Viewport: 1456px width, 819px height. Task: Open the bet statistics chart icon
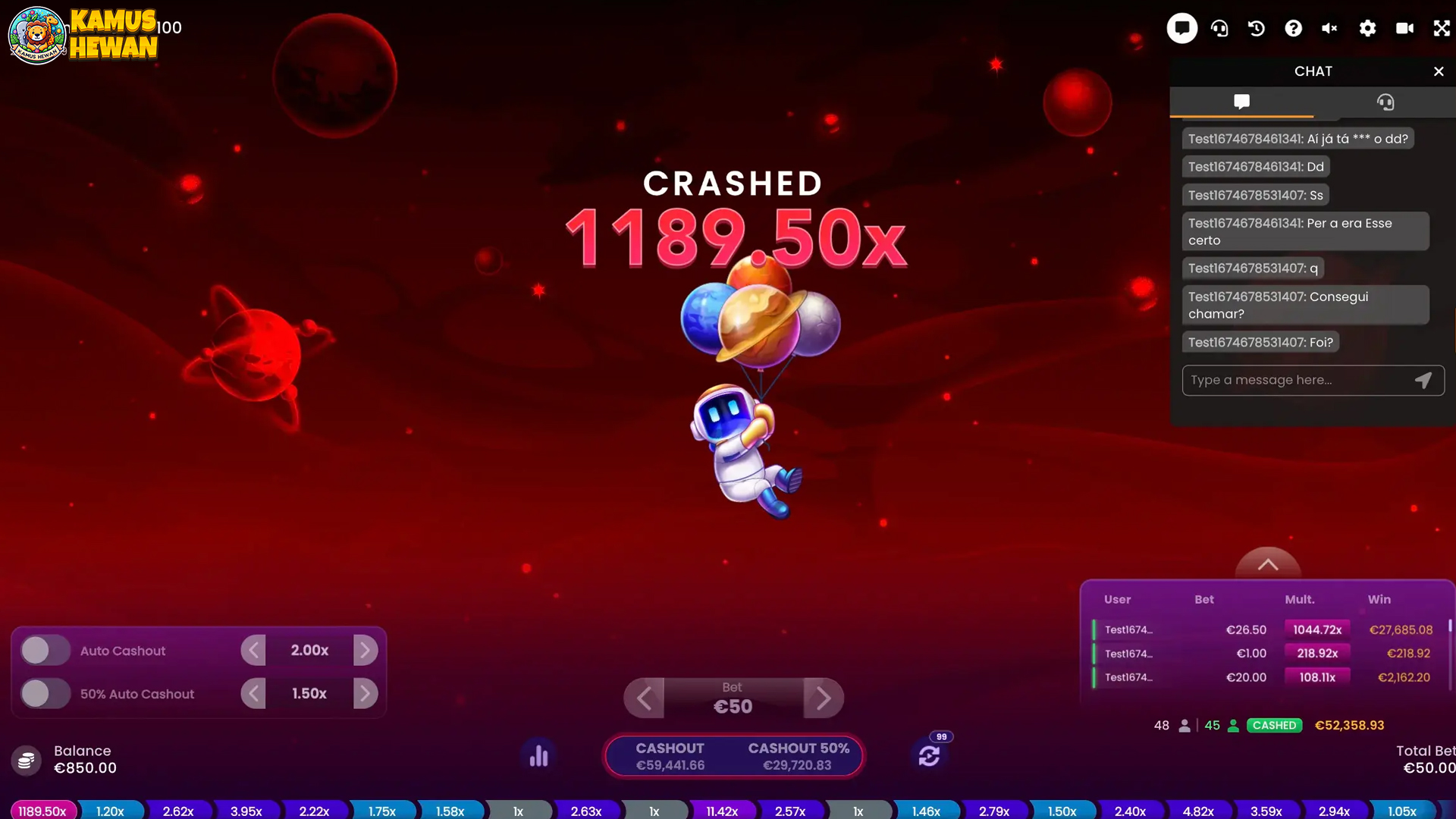[538, 755]
